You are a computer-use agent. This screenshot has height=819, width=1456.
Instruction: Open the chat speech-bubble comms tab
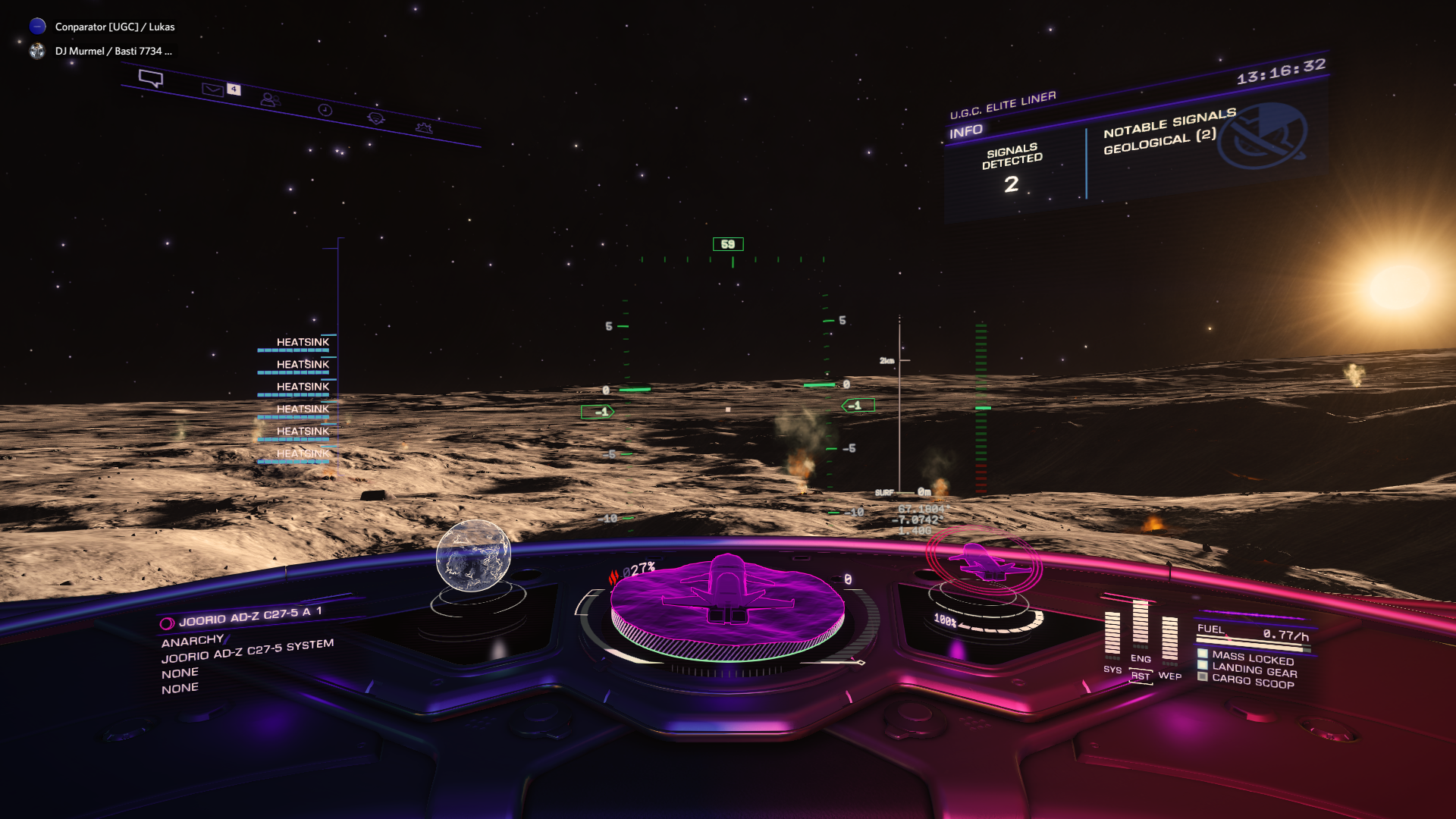click(151, 78)
